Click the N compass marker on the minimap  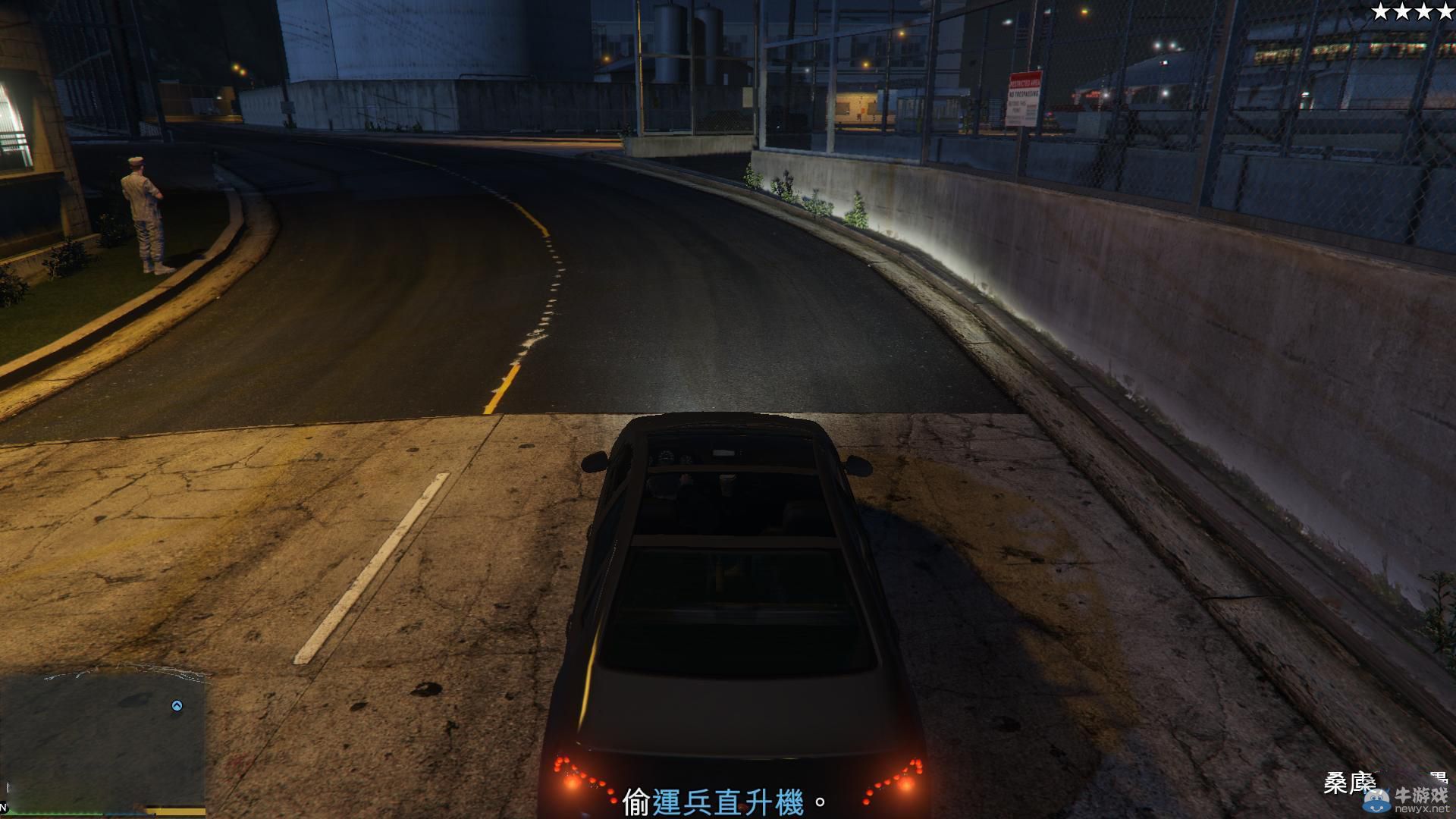point(4,806)
